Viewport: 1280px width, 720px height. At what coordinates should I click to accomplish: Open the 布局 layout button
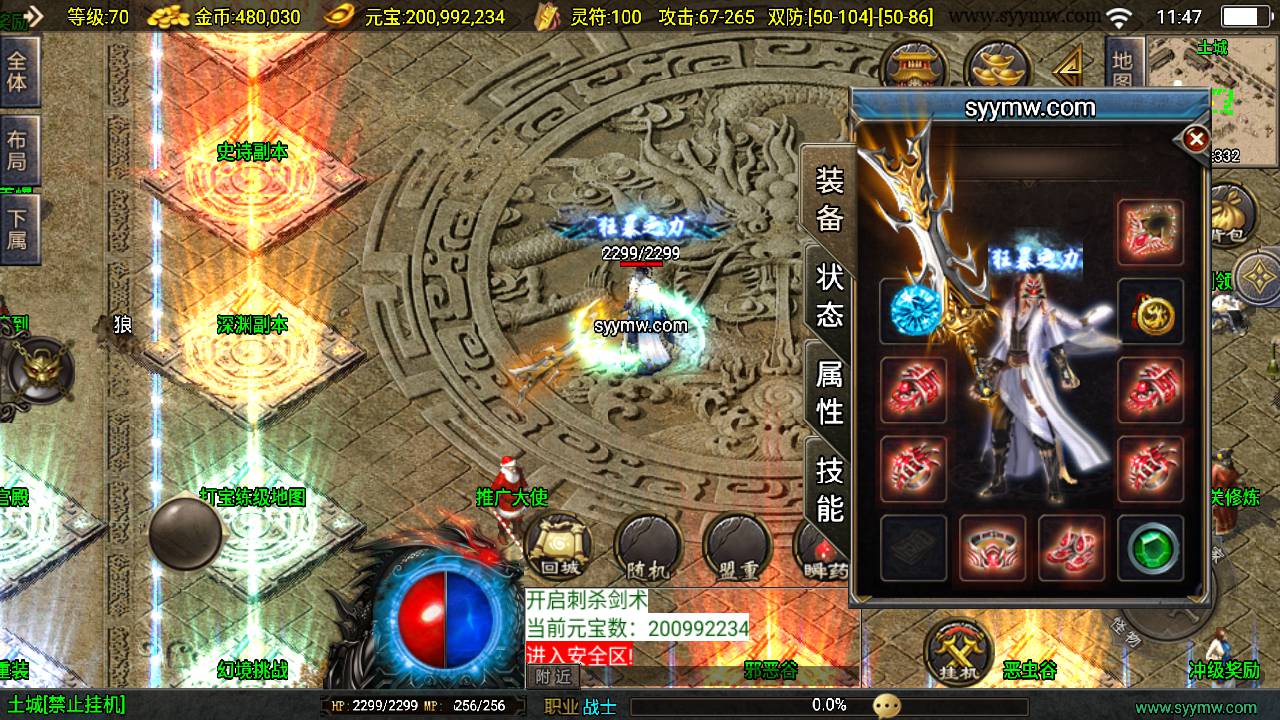18,150
